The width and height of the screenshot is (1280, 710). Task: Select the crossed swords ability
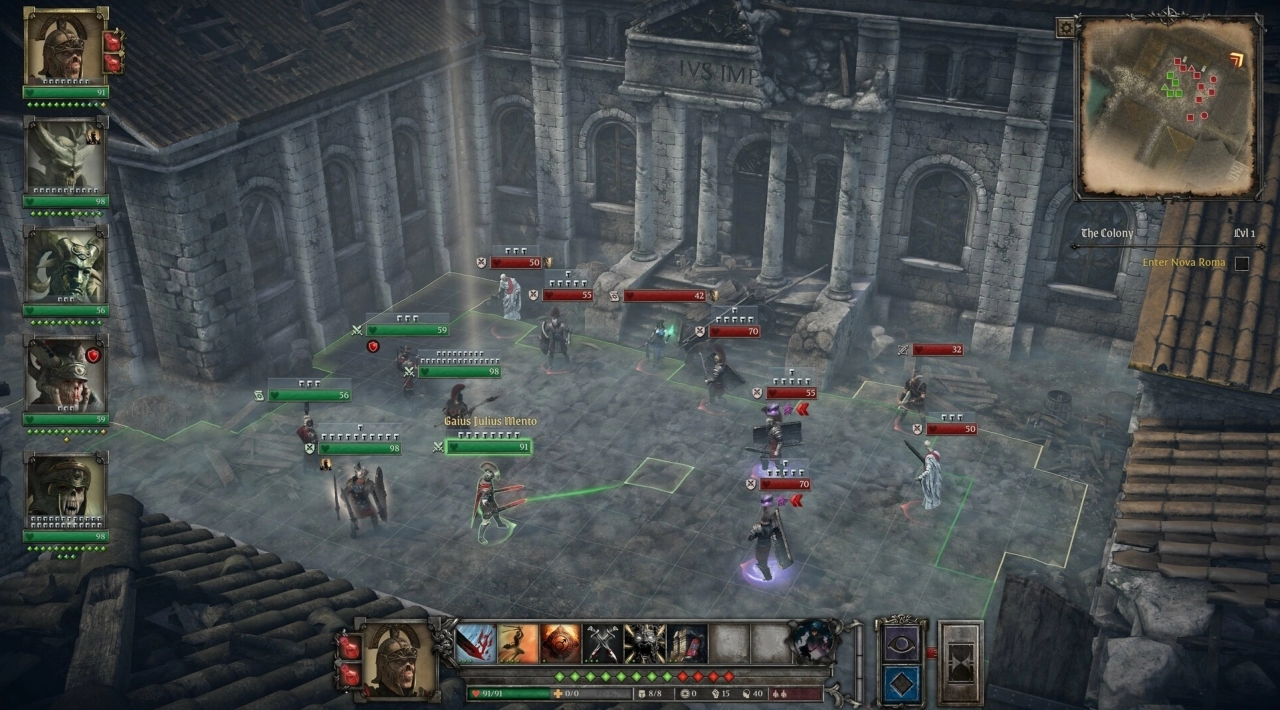(603, 644)
